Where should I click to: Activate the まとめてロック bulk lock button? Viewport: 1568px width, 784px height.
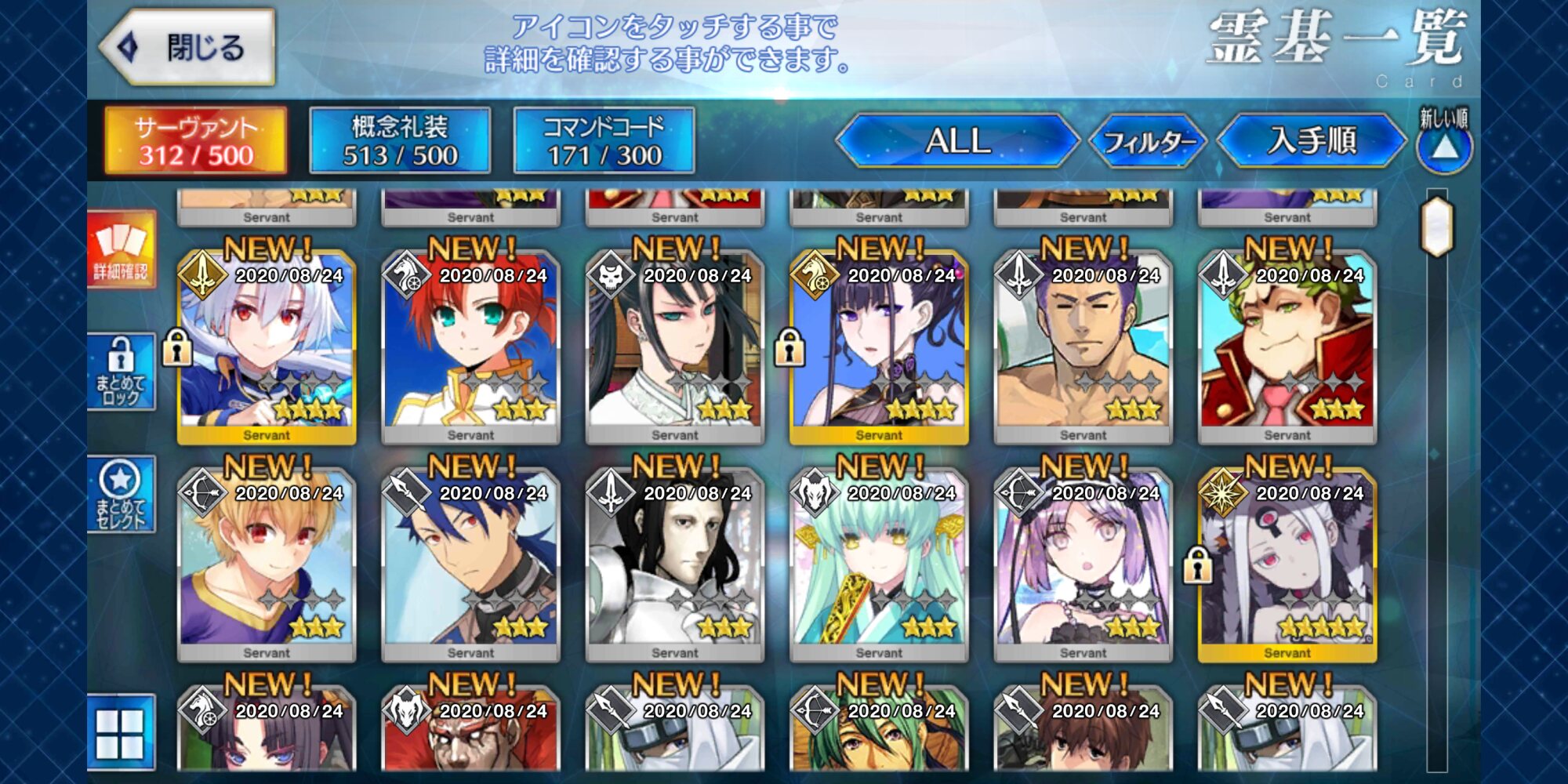[122, 372]
